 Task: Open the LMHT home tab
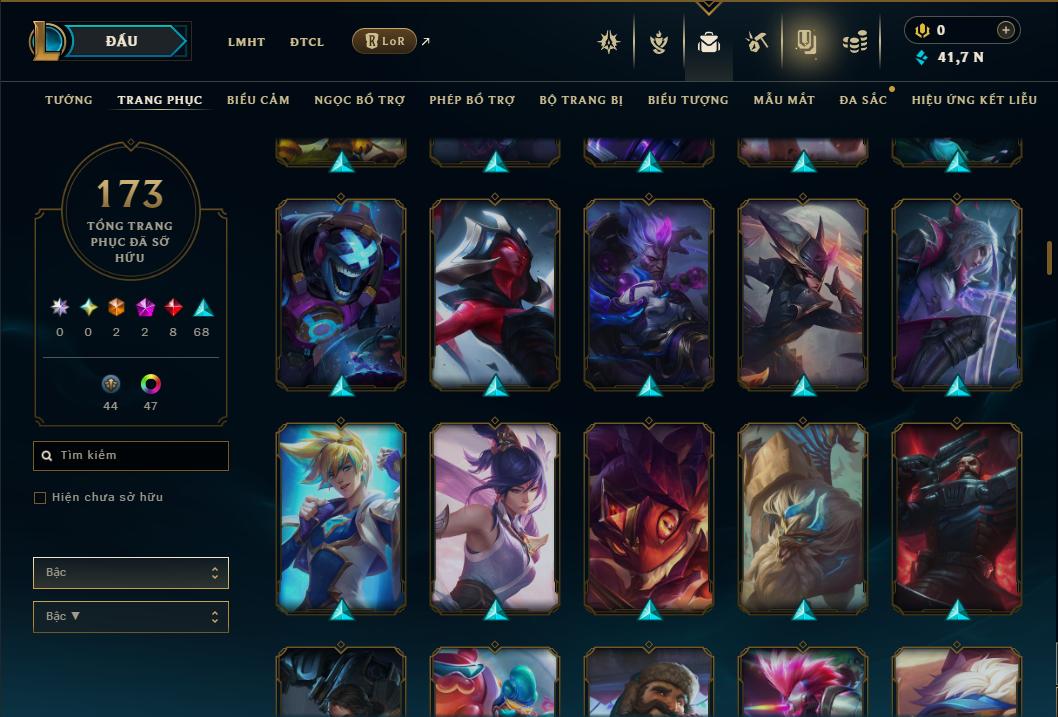click(246, 42)
